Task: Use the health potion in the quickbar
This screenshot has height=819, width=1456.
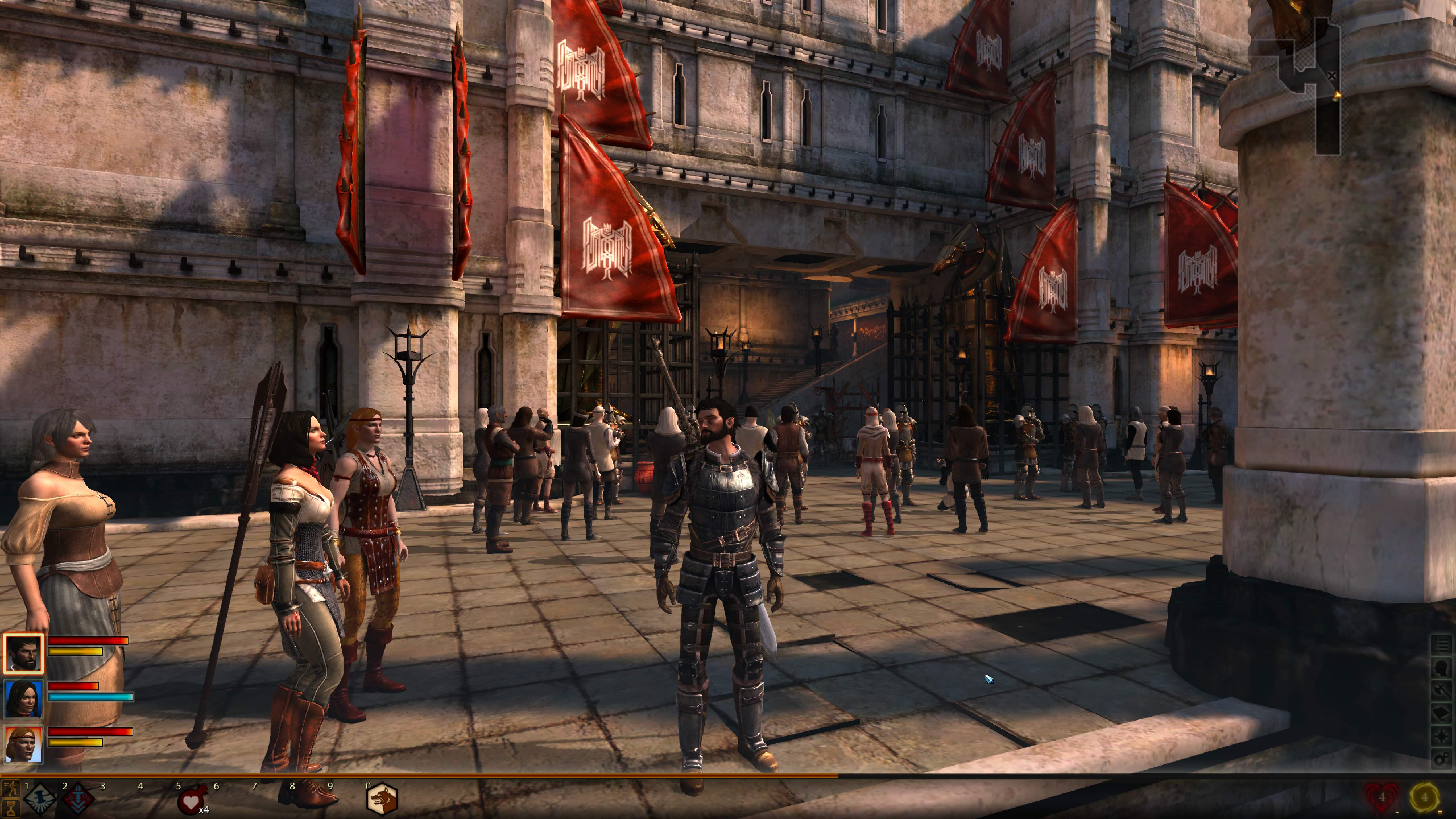Action: pyautogui.click(x=191, y=800)
